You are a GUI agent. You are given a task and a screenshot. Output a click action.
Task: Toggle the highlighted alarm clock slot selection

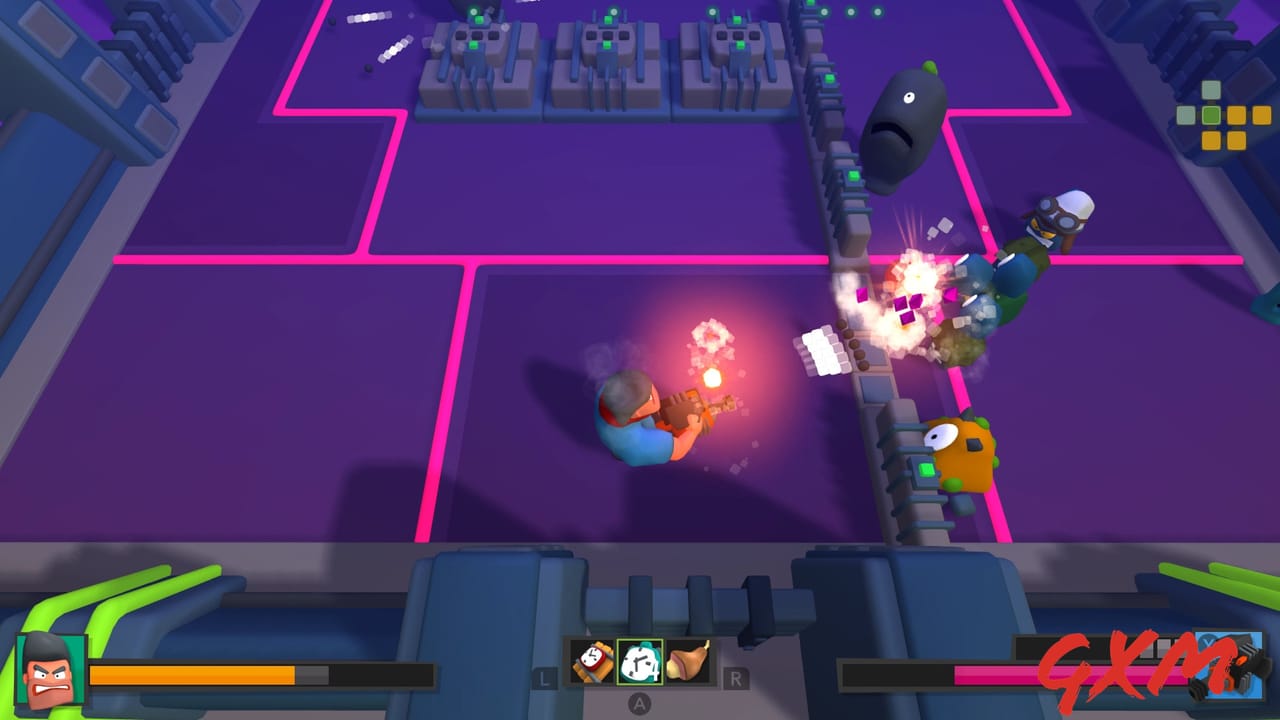tap(639, 660)
